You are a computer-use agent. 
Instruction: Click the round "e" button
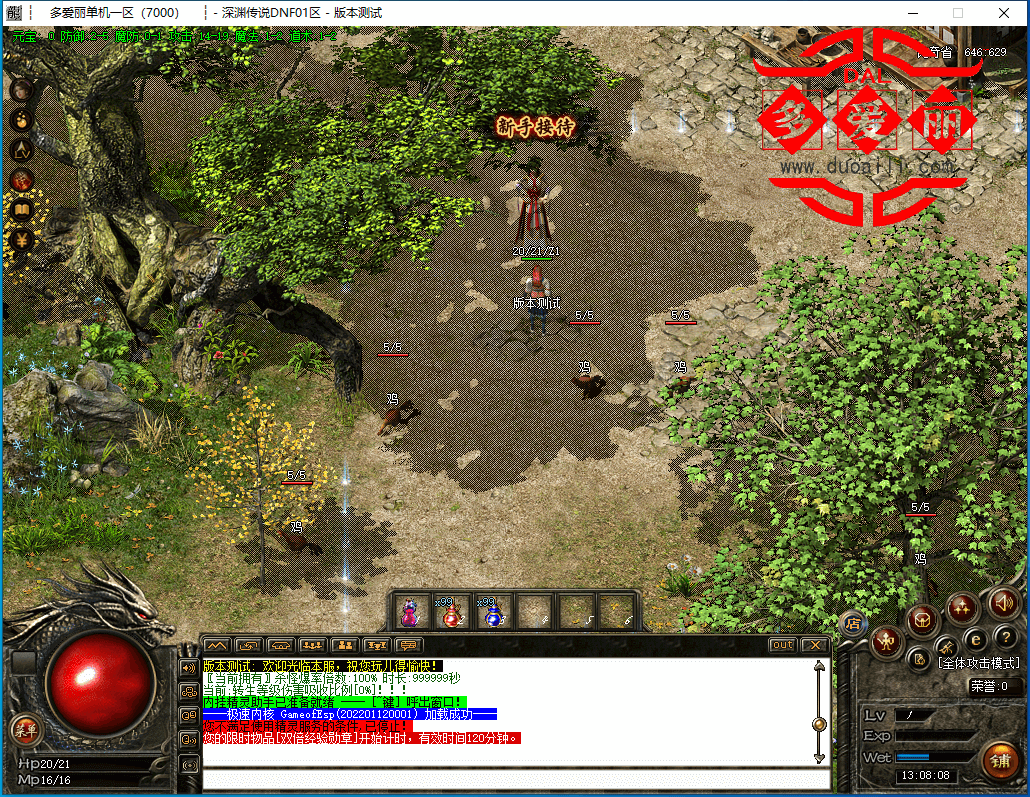pos(975,639)
